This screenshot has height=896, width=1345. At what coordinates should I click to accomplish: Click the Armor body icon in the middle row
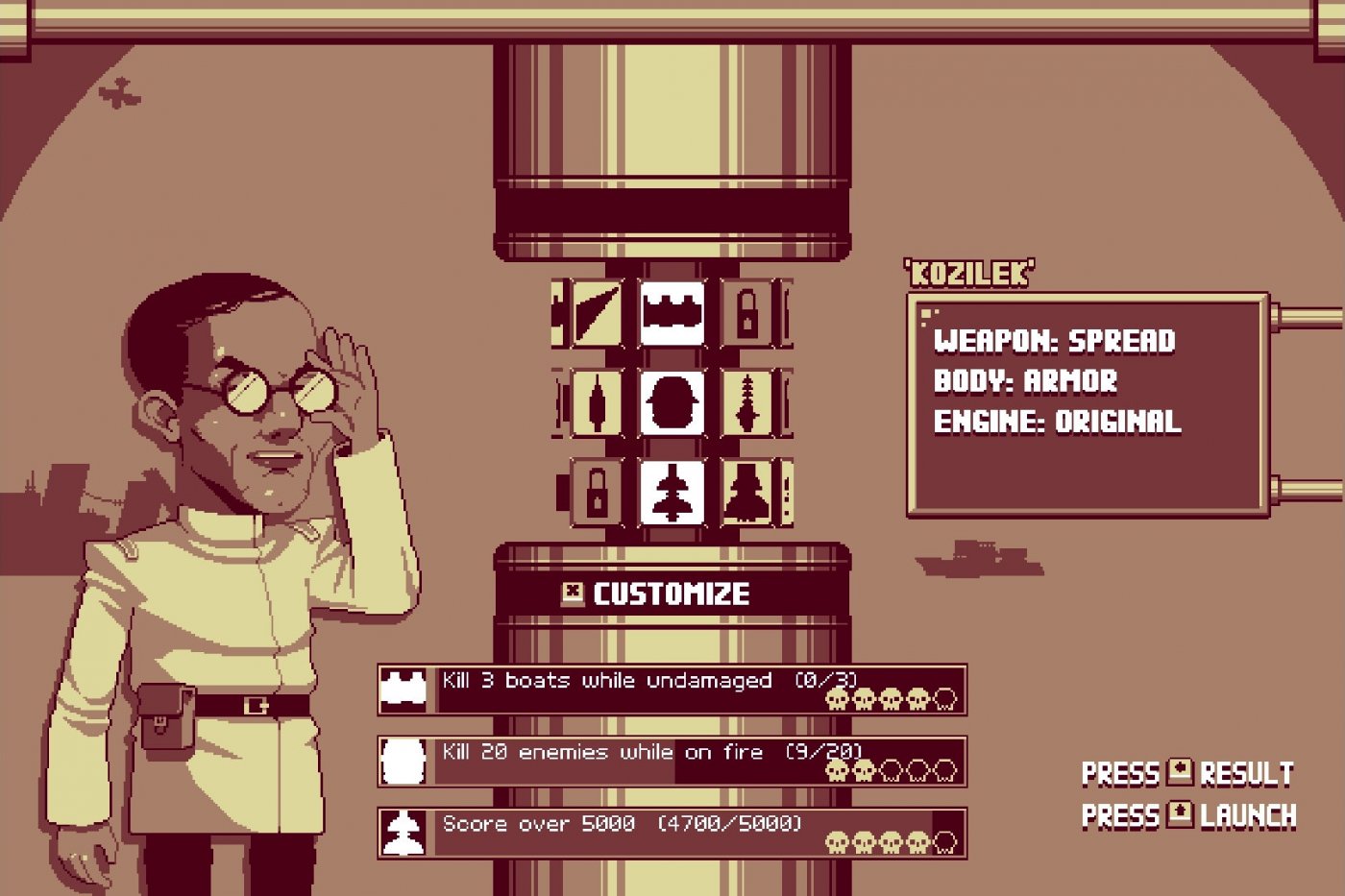(x=672, y=403)
